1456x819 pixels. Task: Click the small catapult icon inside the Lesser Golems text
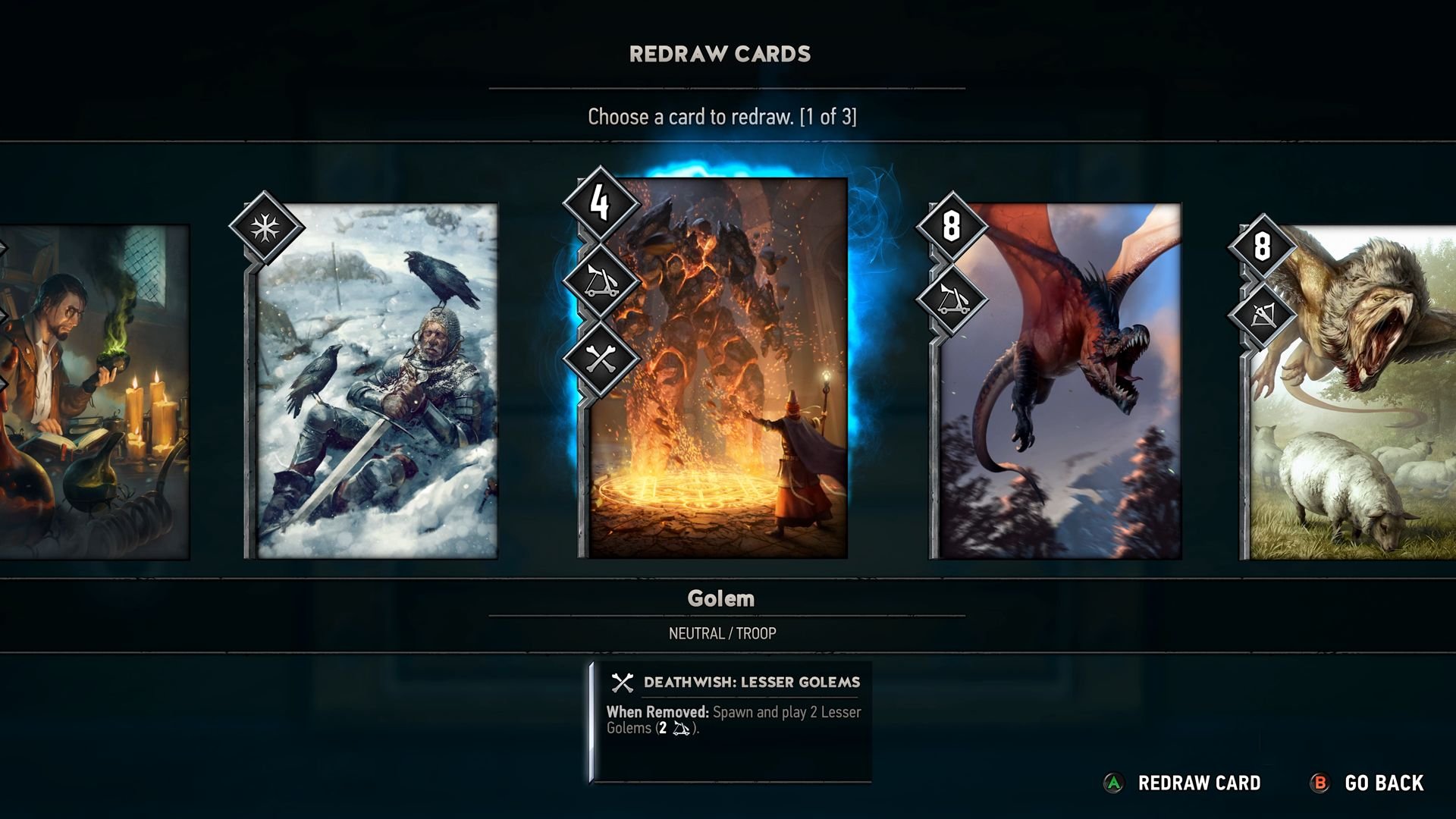coord(681,727)
